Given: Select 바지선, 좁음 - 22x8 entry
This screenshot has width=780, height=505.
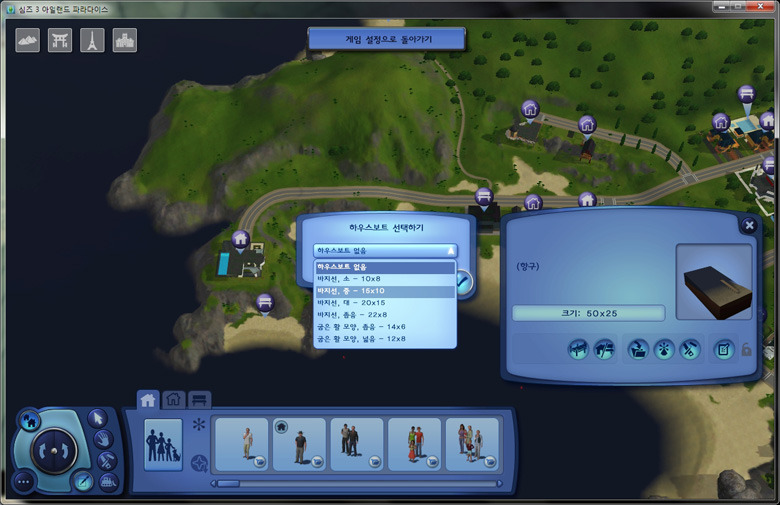Looking at the screenshot, I should (x=385, y=315).
